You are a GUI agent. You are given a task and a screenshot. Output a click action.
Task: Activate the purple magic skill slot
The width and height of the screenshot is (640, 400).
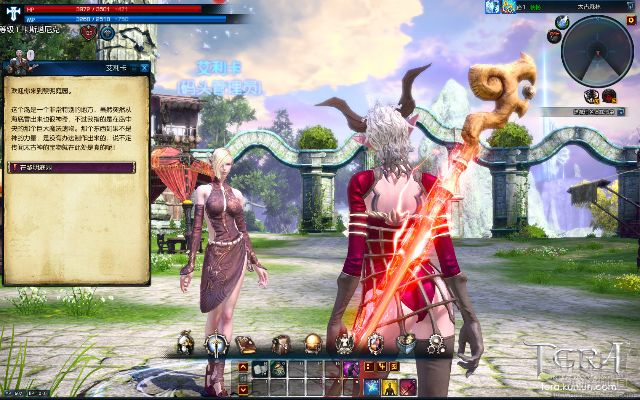point(352,369)
